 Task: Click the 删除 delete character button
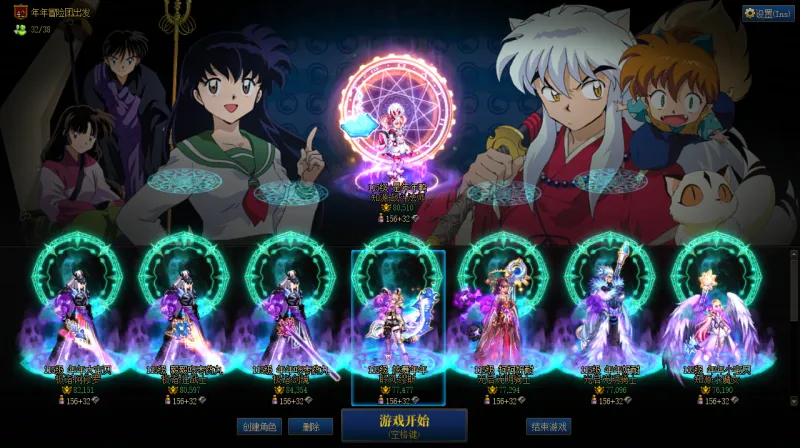pos(310,426)
